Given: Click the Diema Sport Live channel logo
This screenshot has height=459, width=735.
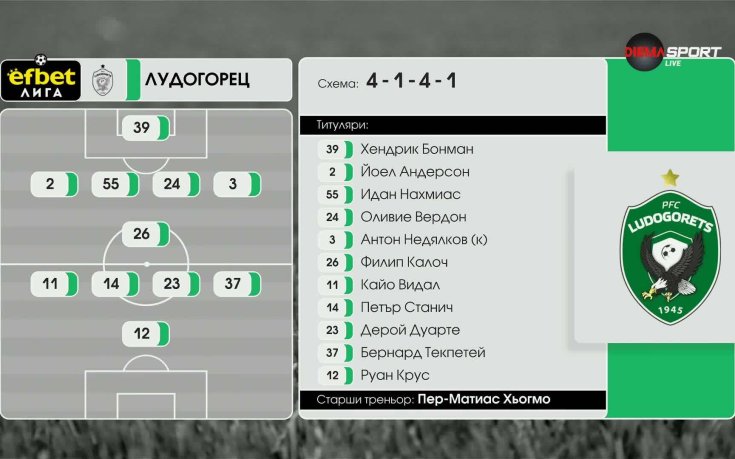Looking at the screenshot, I should 672,52.
